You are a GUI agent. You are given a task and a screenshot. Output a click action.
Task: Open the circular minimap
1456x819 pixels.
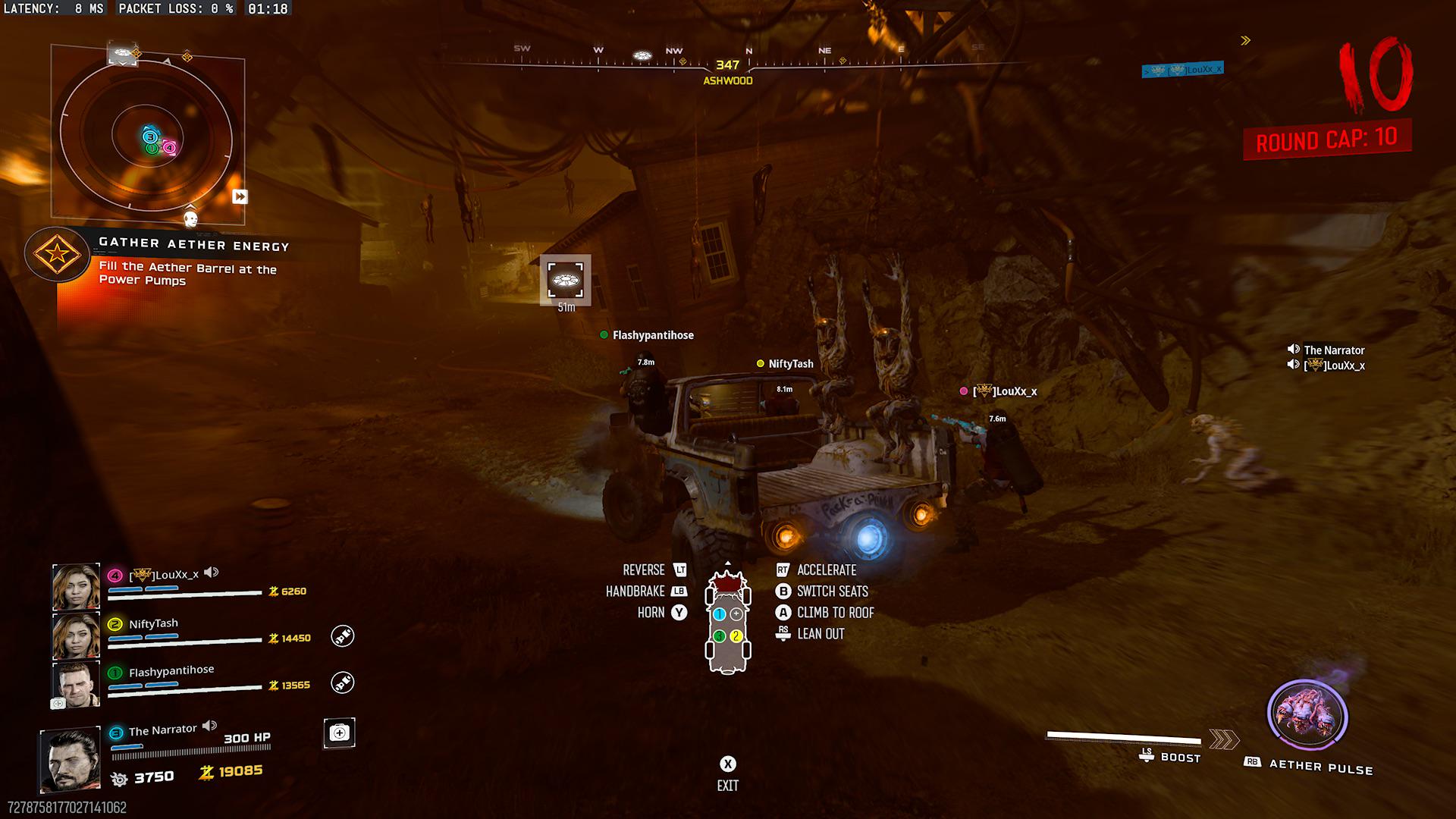(146, 136)
